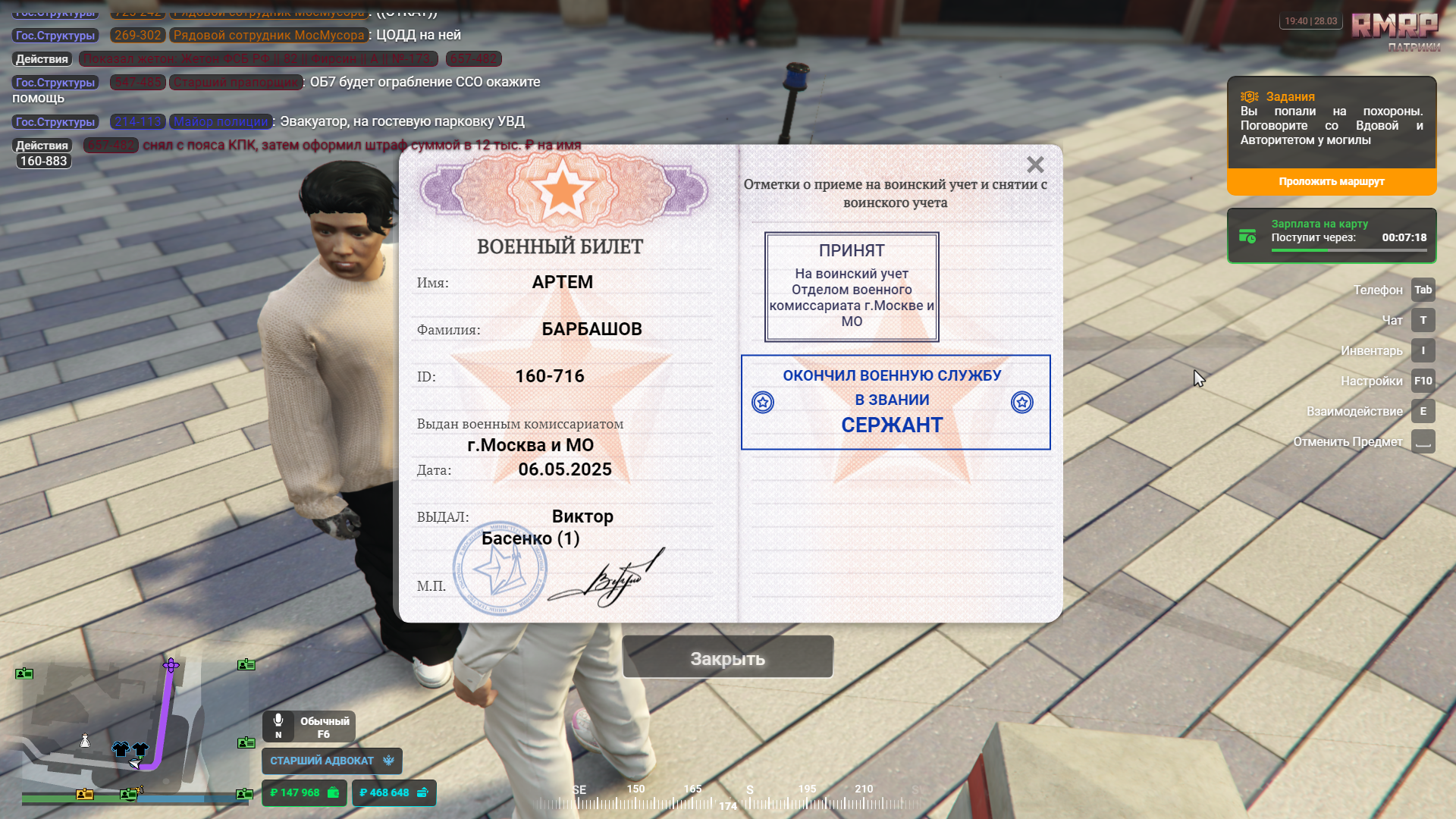
Task: Plot route with Проложить маршрут button
Action: click(1331, 182)
